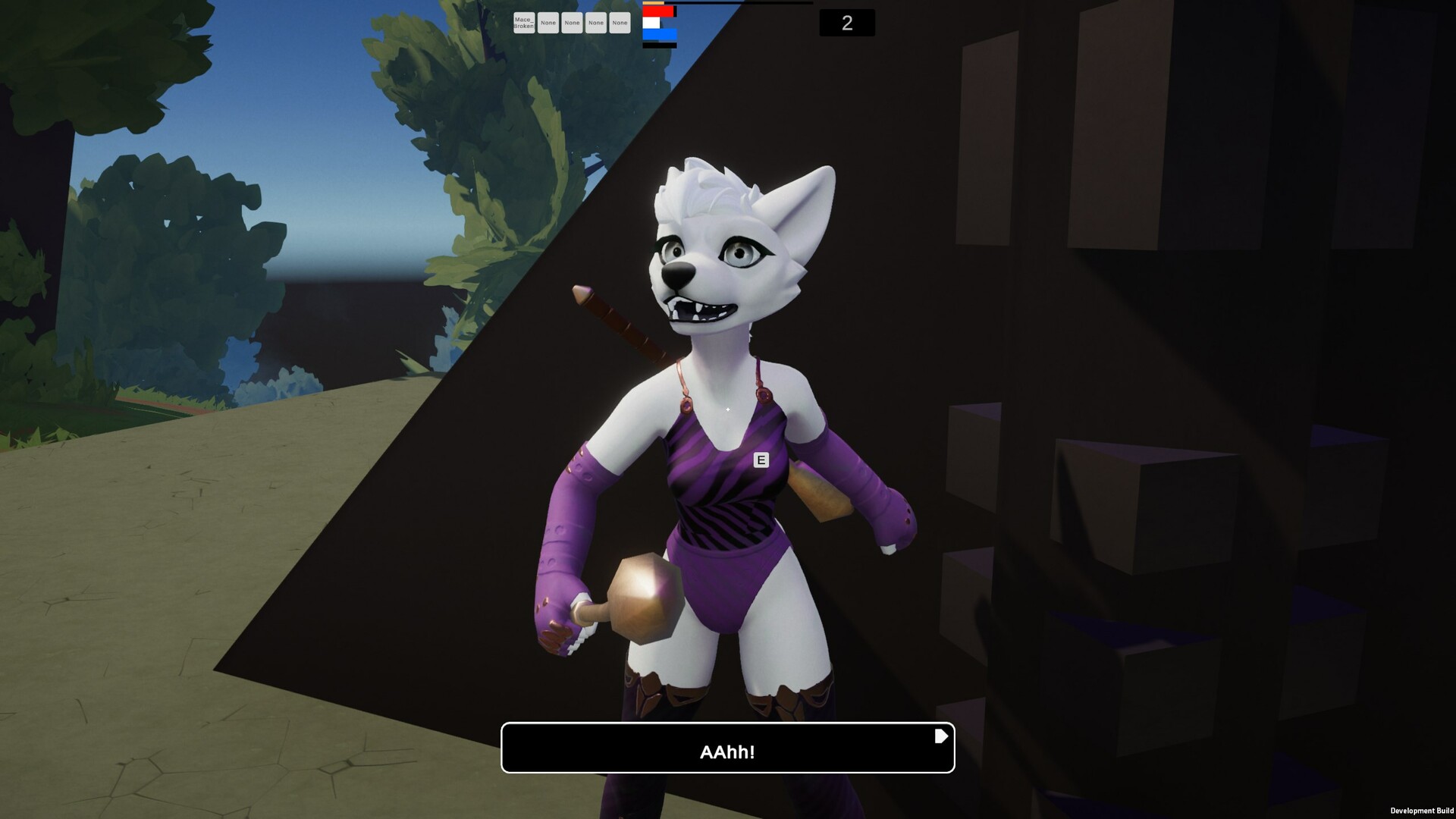Click the last None hotbar slot
This screenshot has width=1456, height=819.
click(x=620, y=23)
